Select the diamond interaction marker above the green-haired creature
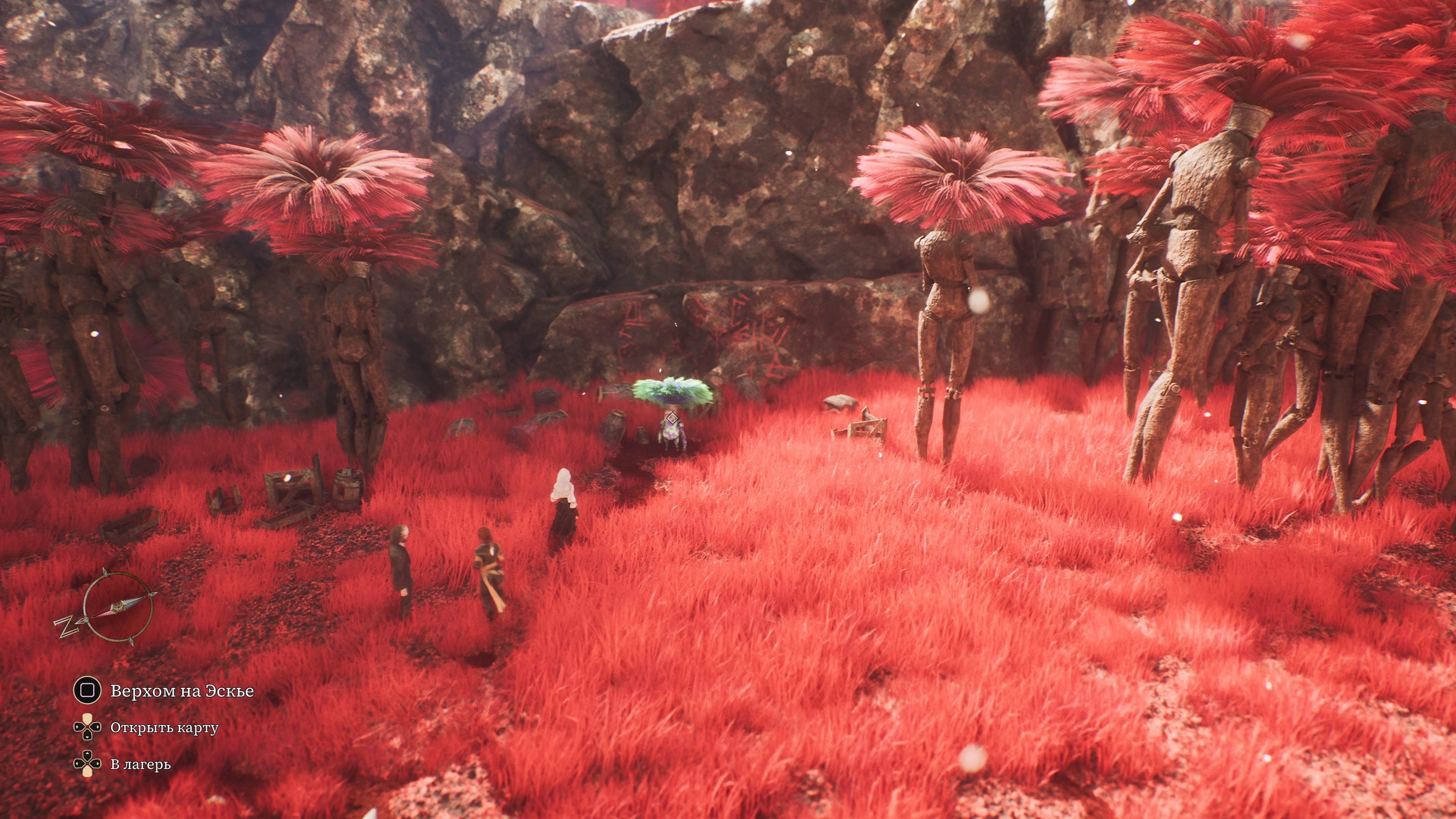The width and height of the screenshot is (1456, 819). click(672, 418)
